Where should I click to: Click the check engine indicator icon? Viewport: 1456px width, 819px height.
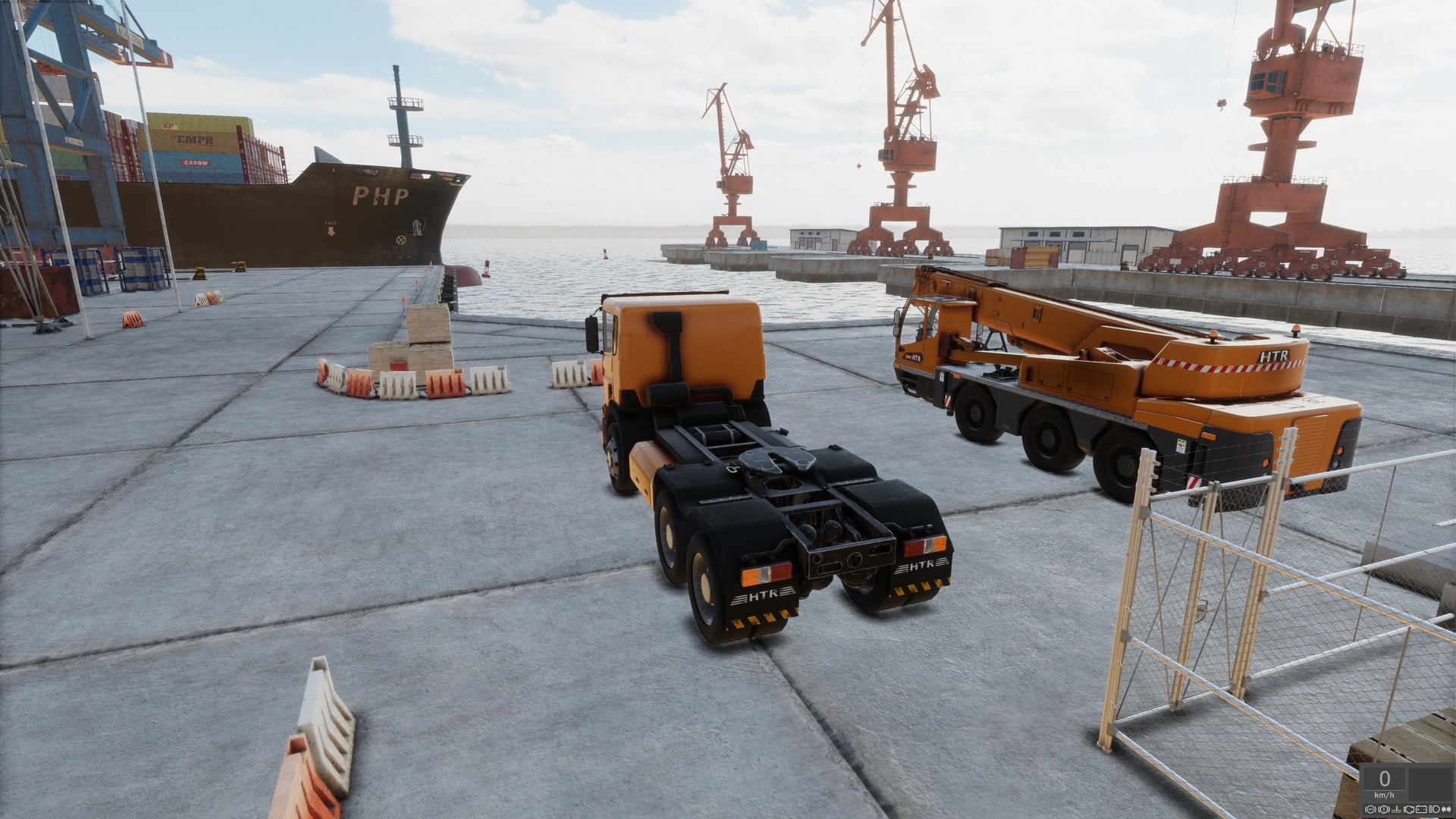coord(1409,810)
